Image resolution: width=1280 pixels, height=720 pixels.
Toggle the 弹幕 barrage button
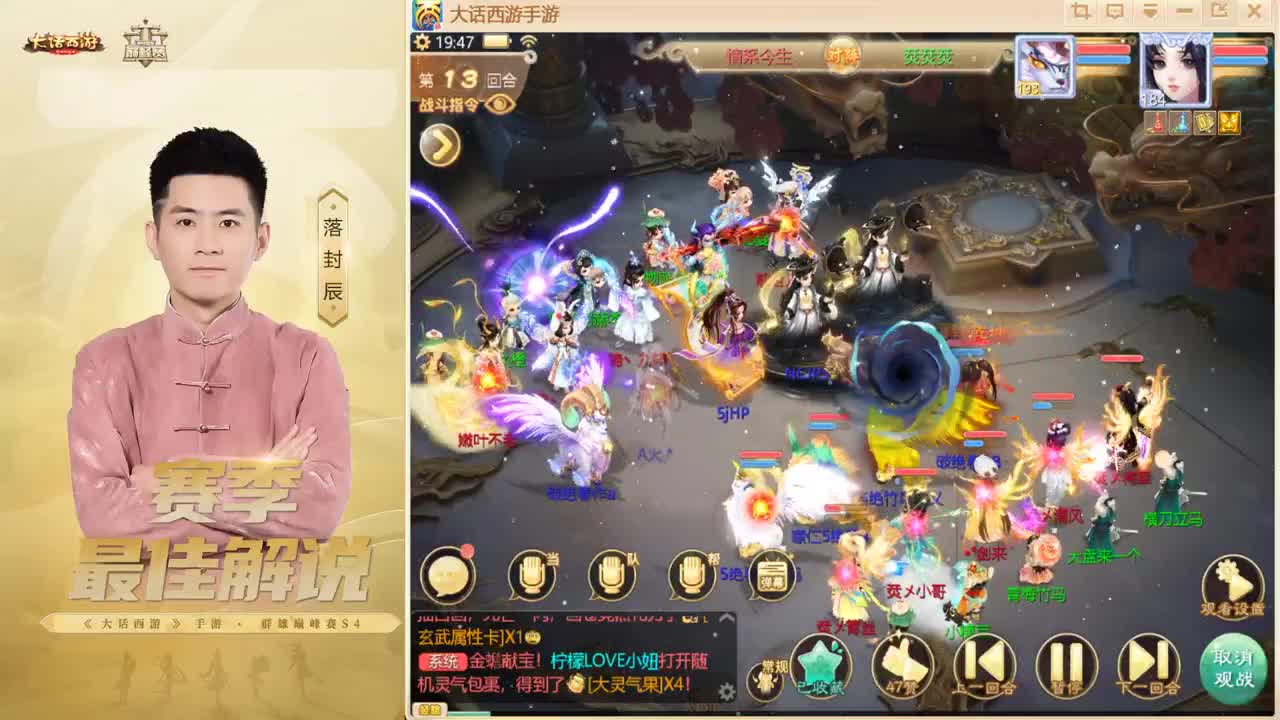pyautogui.click(x=770, y=576)
